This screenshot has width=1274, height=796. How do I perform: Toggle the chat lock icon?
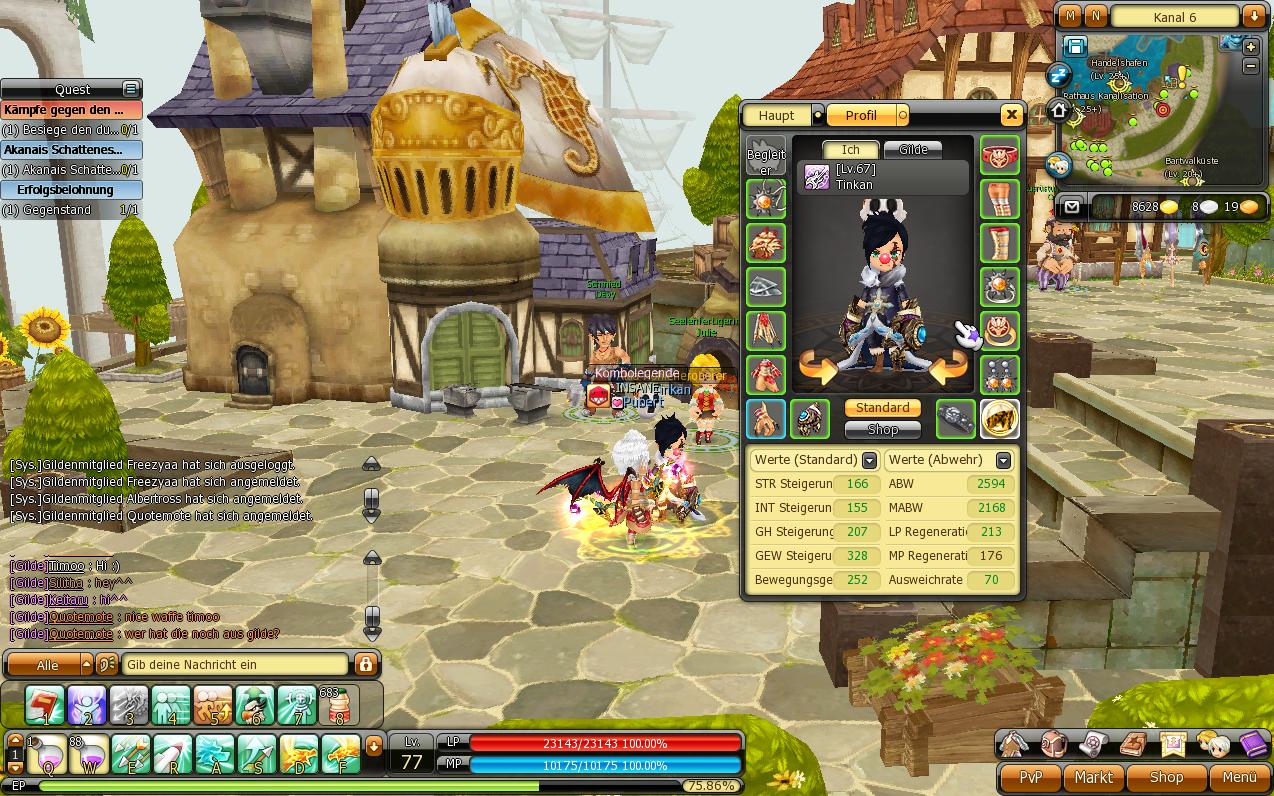click(365, 664)
